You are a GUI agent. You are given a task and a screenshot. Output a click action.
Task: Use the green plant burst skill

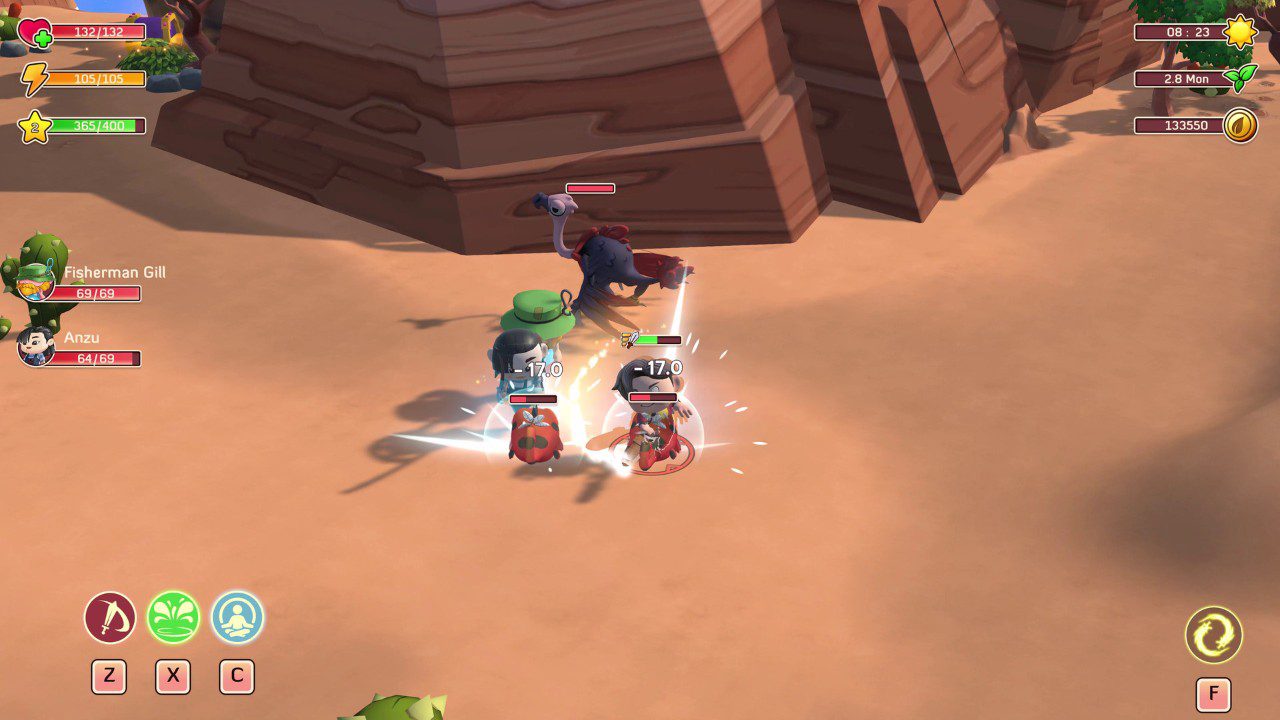[173, 618]
